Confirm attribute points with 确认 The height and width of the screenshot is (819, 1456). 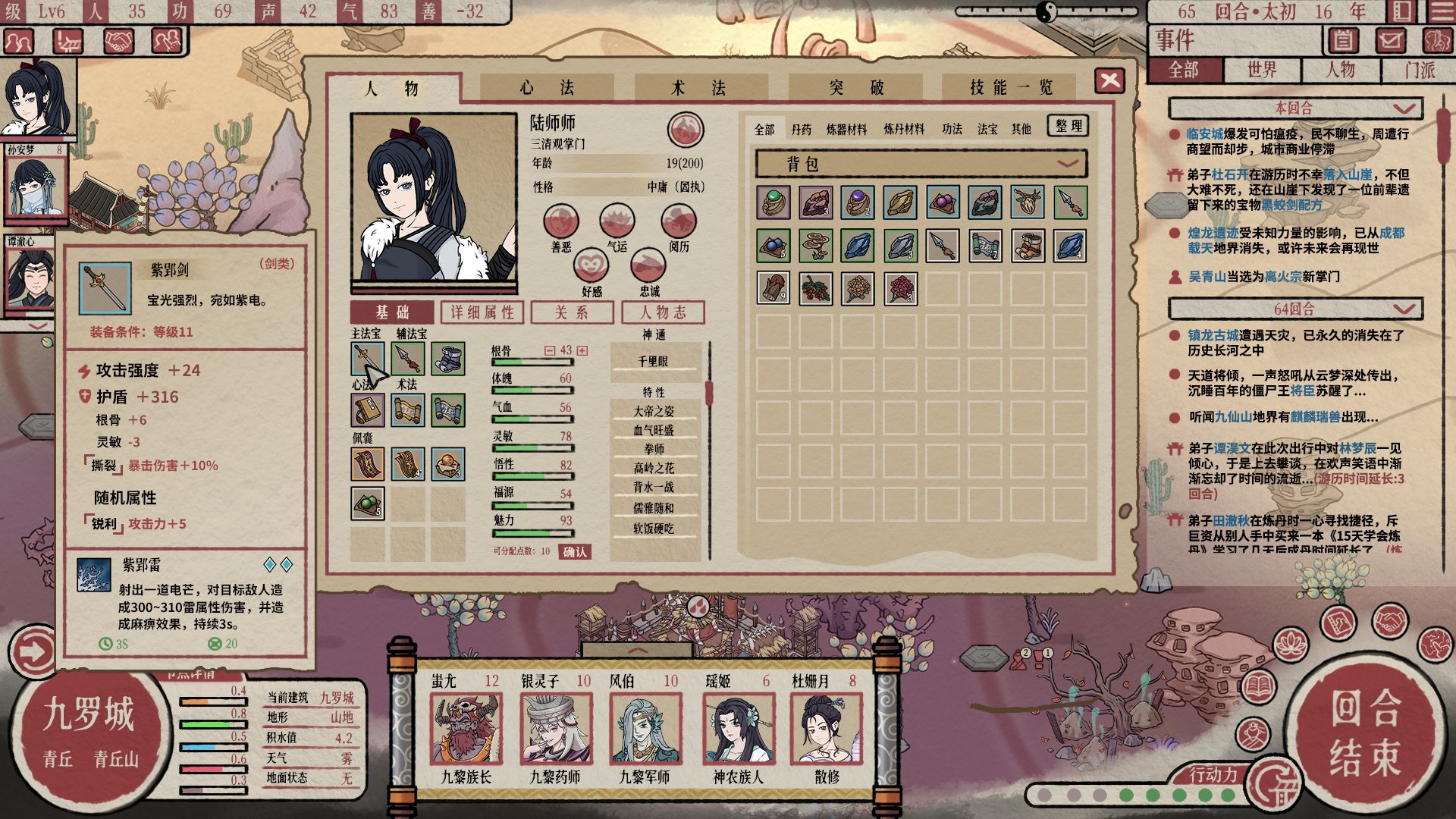[x=574, y=552]
